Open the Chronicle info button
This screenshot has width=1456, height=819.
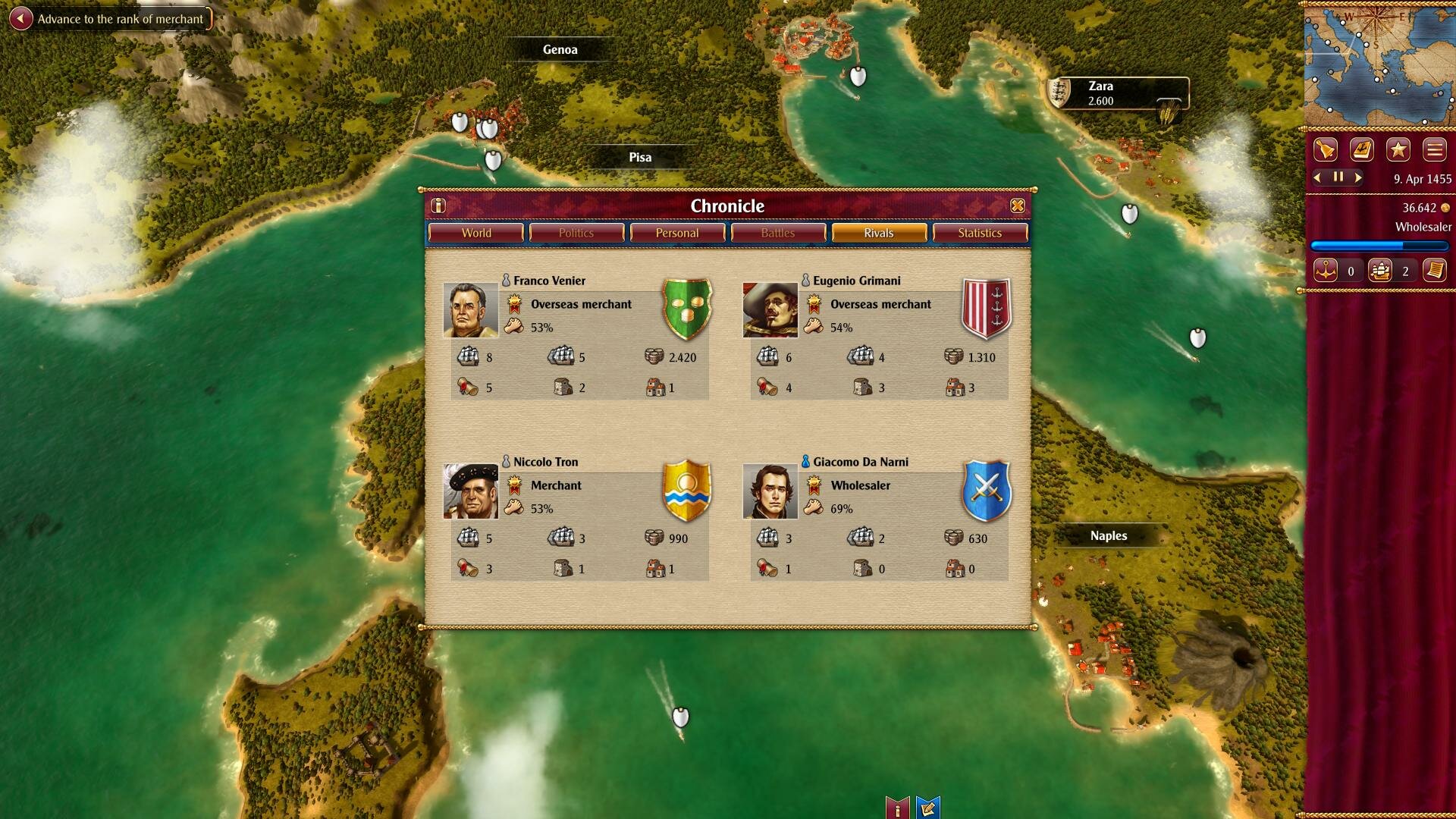click(x=438, y=206)
